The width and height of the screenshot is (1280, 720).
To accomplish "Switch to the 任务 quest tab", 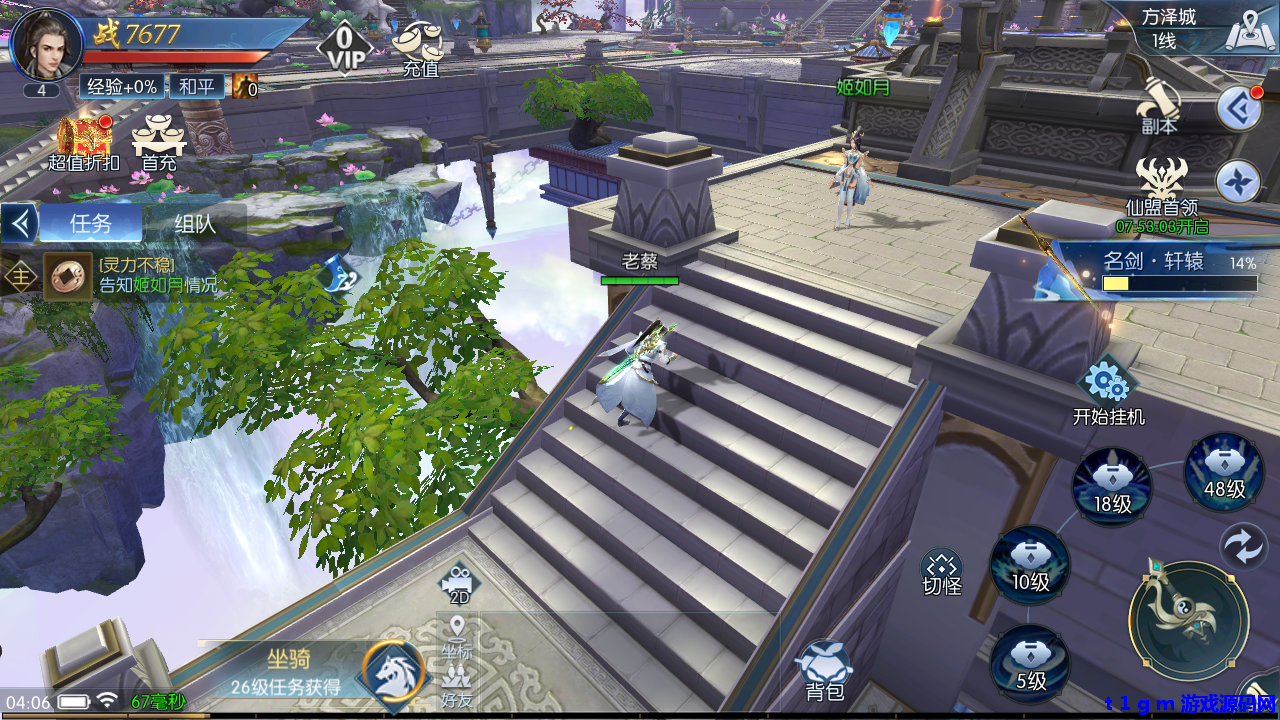I will pos(90,223).
